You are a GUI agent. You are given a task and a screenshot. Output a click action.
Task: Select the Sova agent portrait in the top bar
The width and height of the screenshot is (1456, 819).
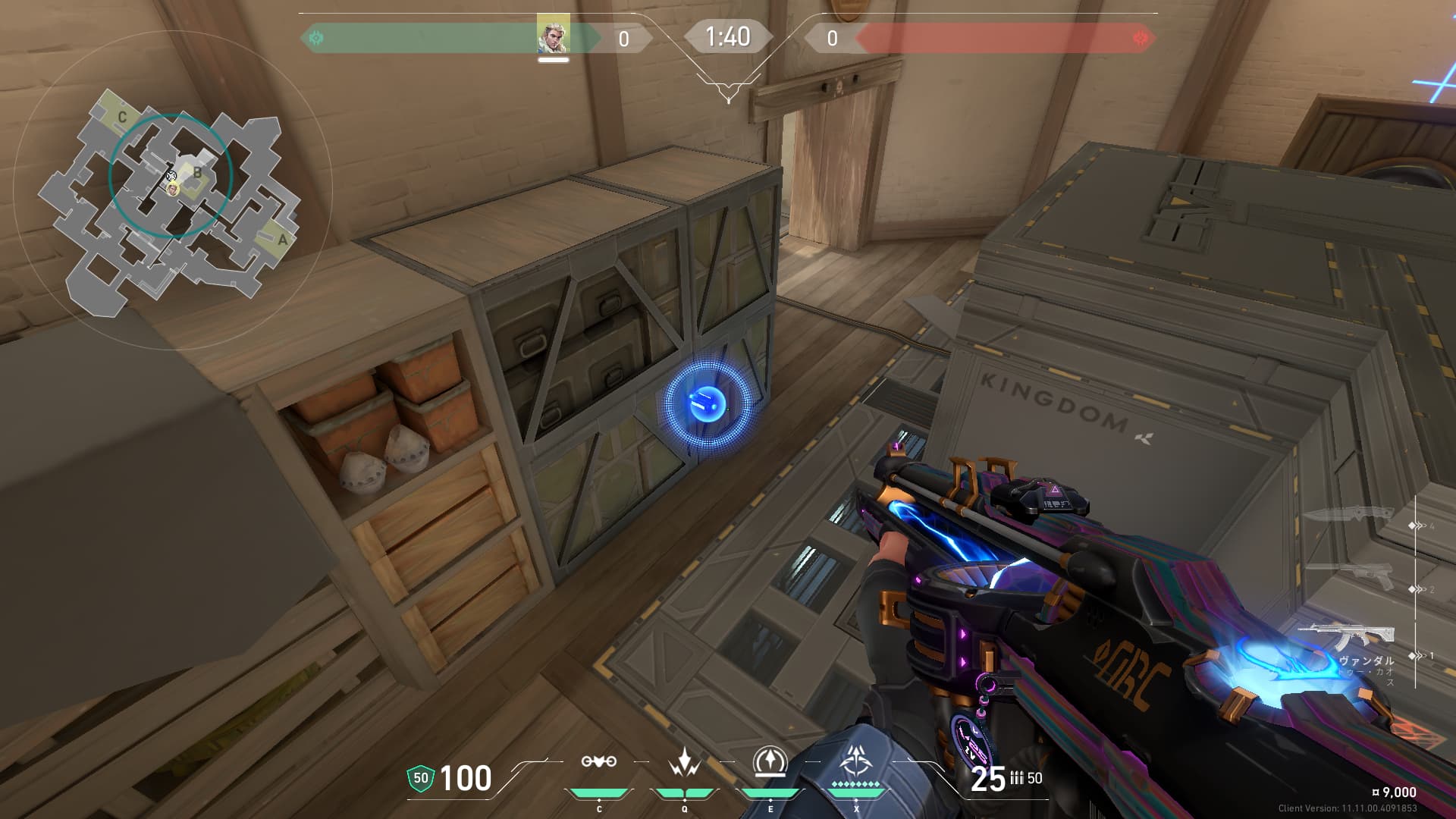553,35
